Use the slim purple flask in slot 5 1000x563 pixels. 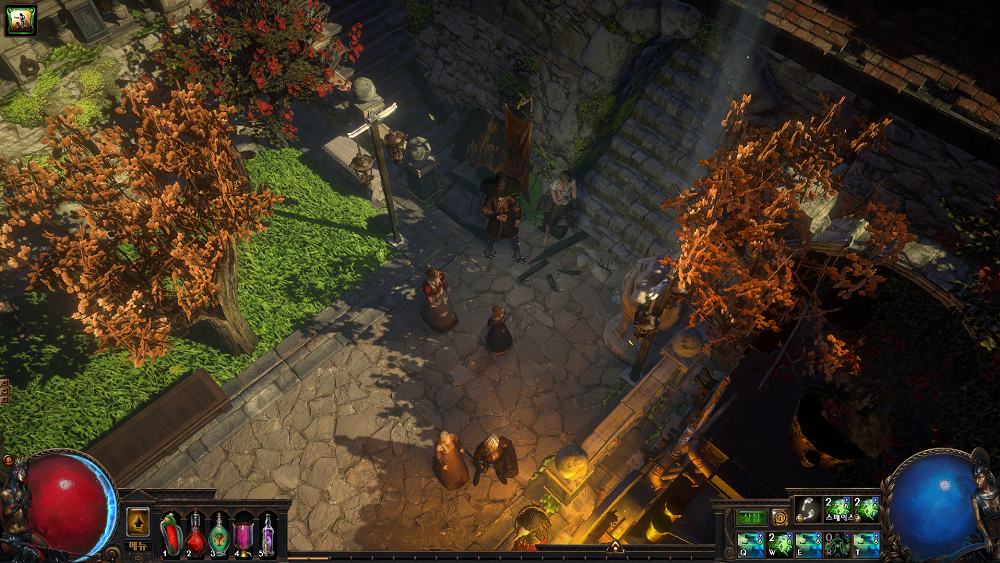[x=267, y=533]
